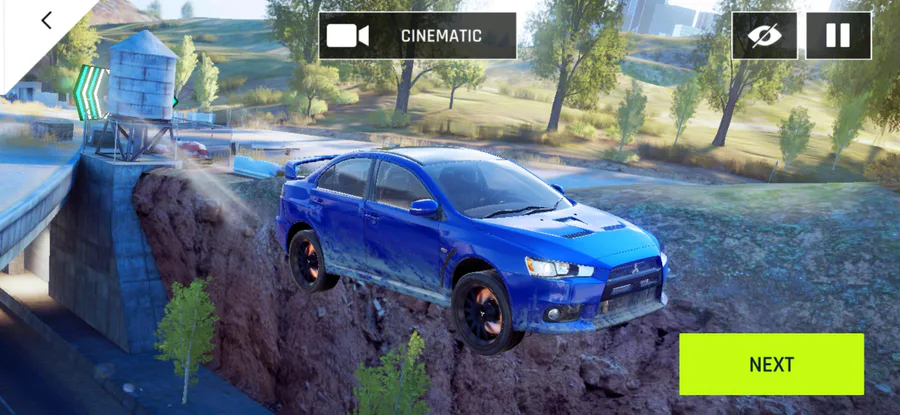Hide the interface with the eye icon
This screenshot has width=900, height=415.
764,36
